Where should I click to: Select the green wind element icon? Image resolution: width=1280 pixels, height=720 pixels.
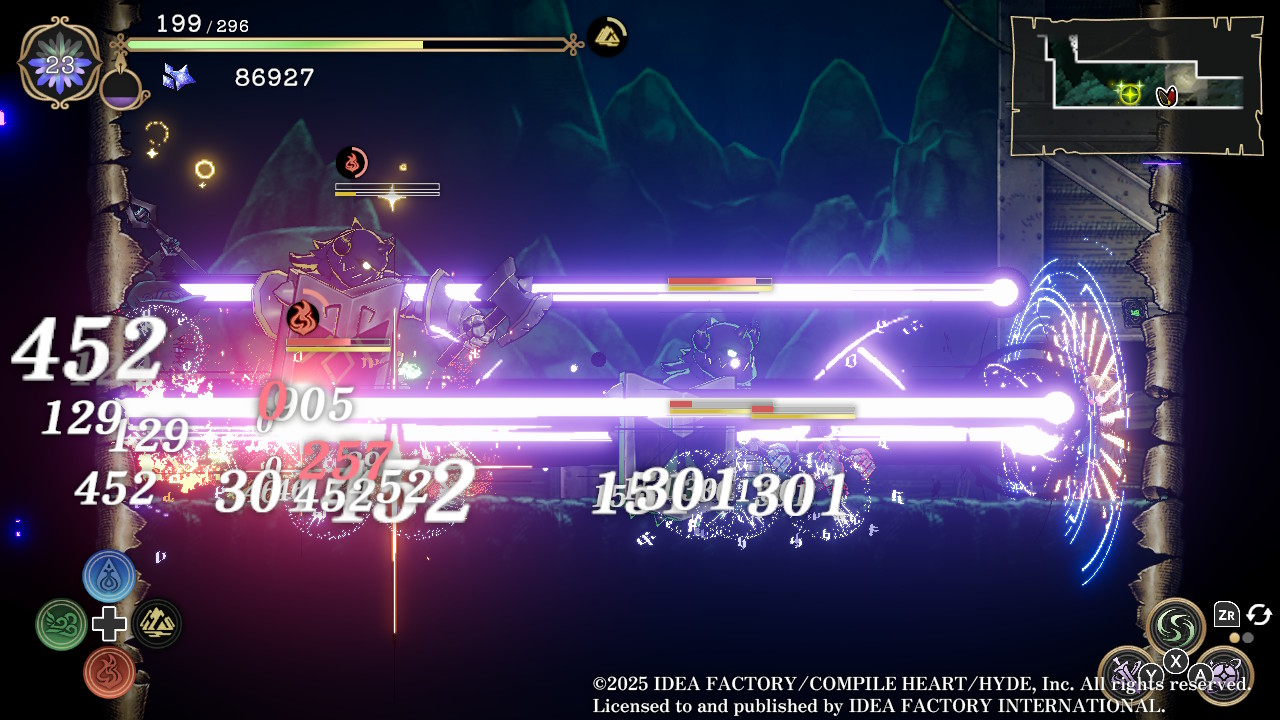coord(61,624)
